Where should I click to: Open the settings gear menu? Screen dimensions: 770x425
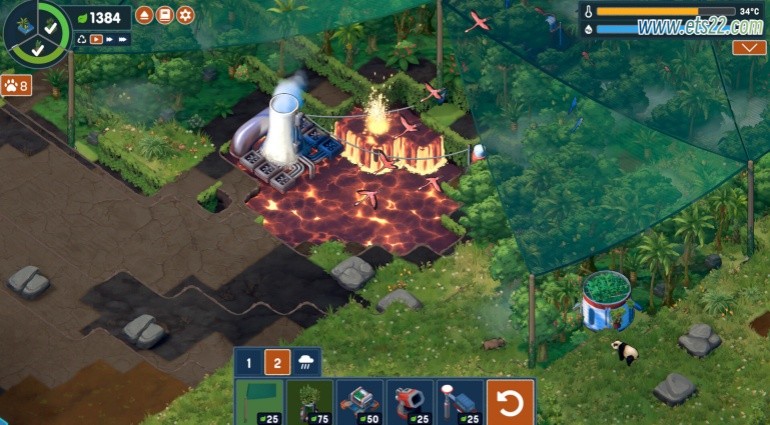(x=185, y=15)
